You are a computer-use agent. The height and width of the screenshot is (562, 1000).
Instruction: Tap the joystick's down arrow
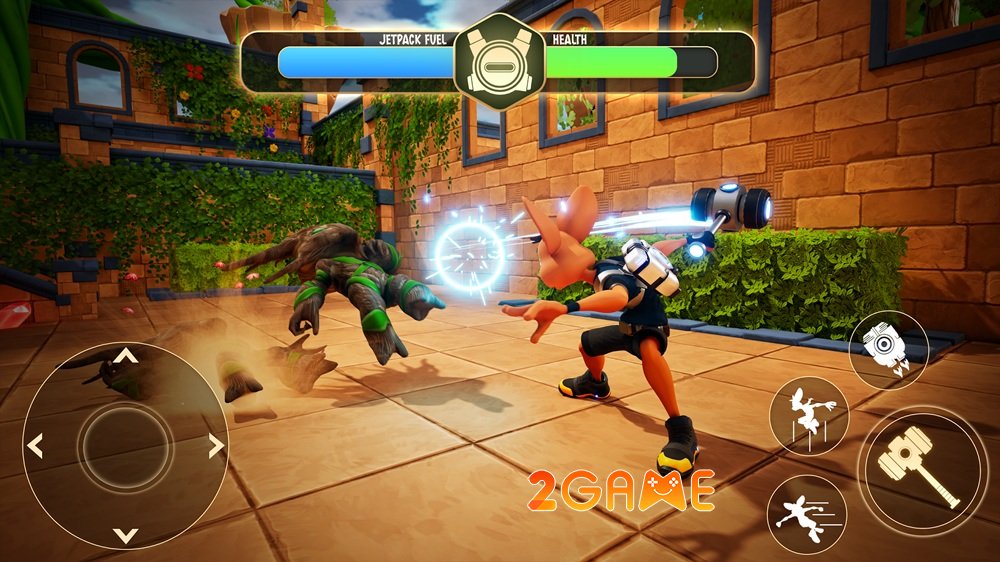tap(124, 535)
